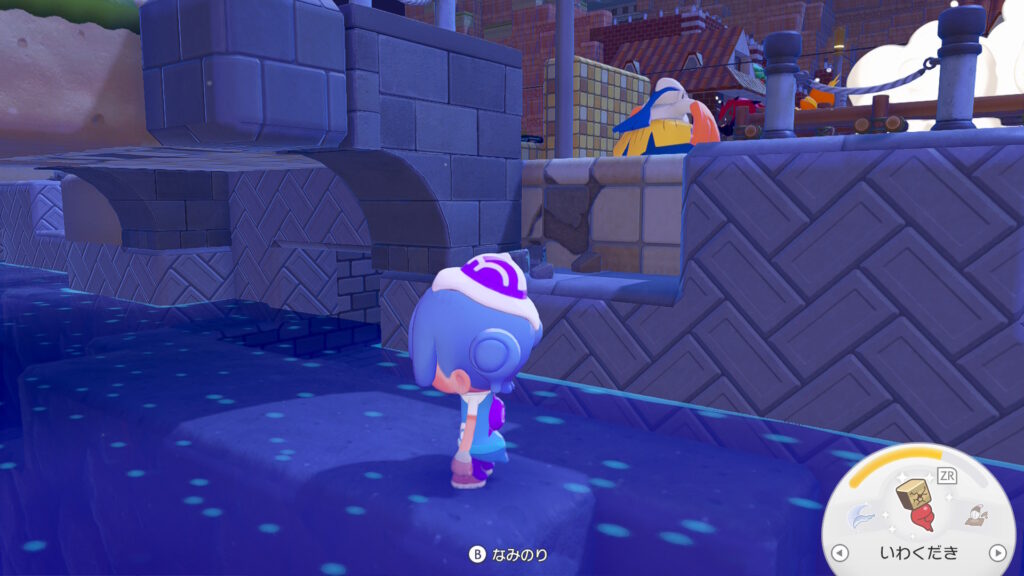Viewport: 1024px width, 576px height.
Task: Pick the brown dirt-pile ability icon
Action: tap(974, 516)
